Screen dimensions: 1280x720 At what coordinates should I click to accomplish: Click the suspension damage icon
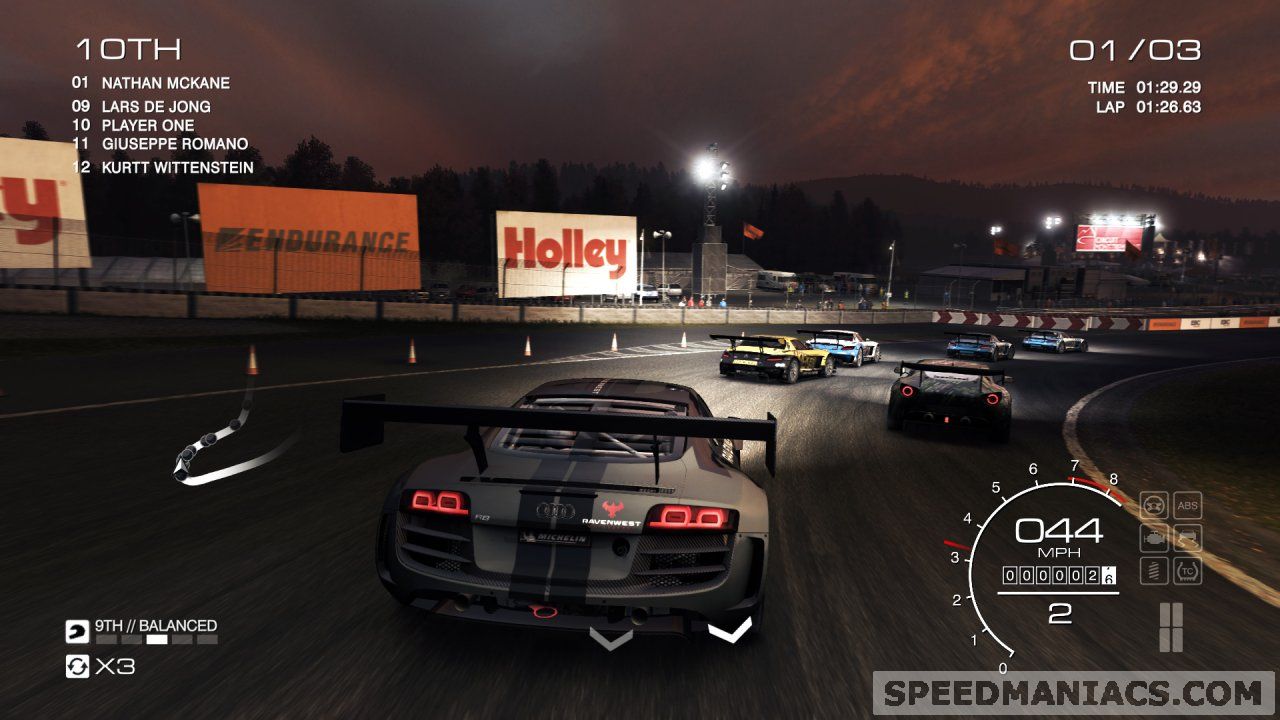pos(1154,570)
